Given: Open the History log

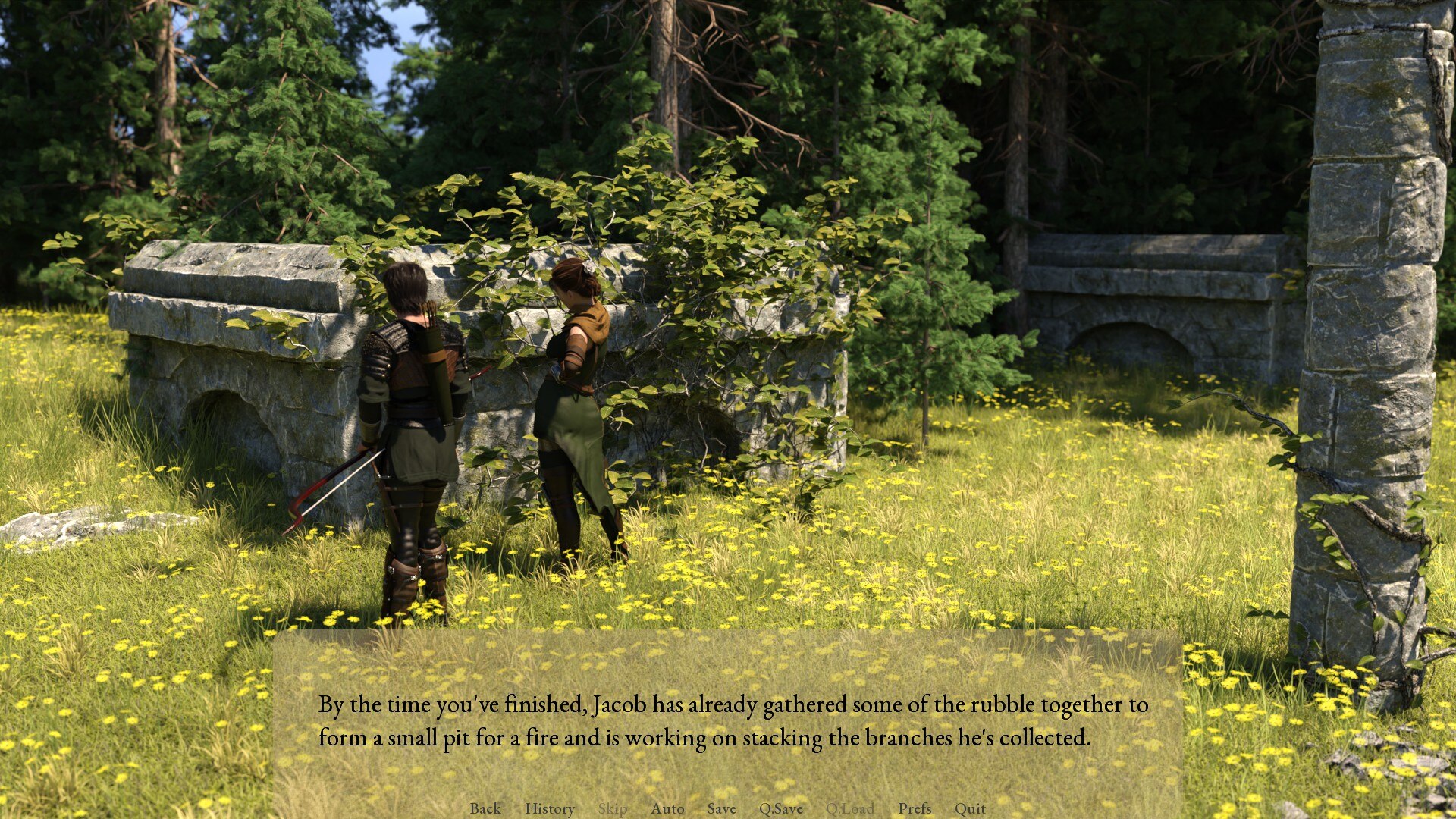Looking at the screenshot, I should pyautogui.click(x=550, y=808).
